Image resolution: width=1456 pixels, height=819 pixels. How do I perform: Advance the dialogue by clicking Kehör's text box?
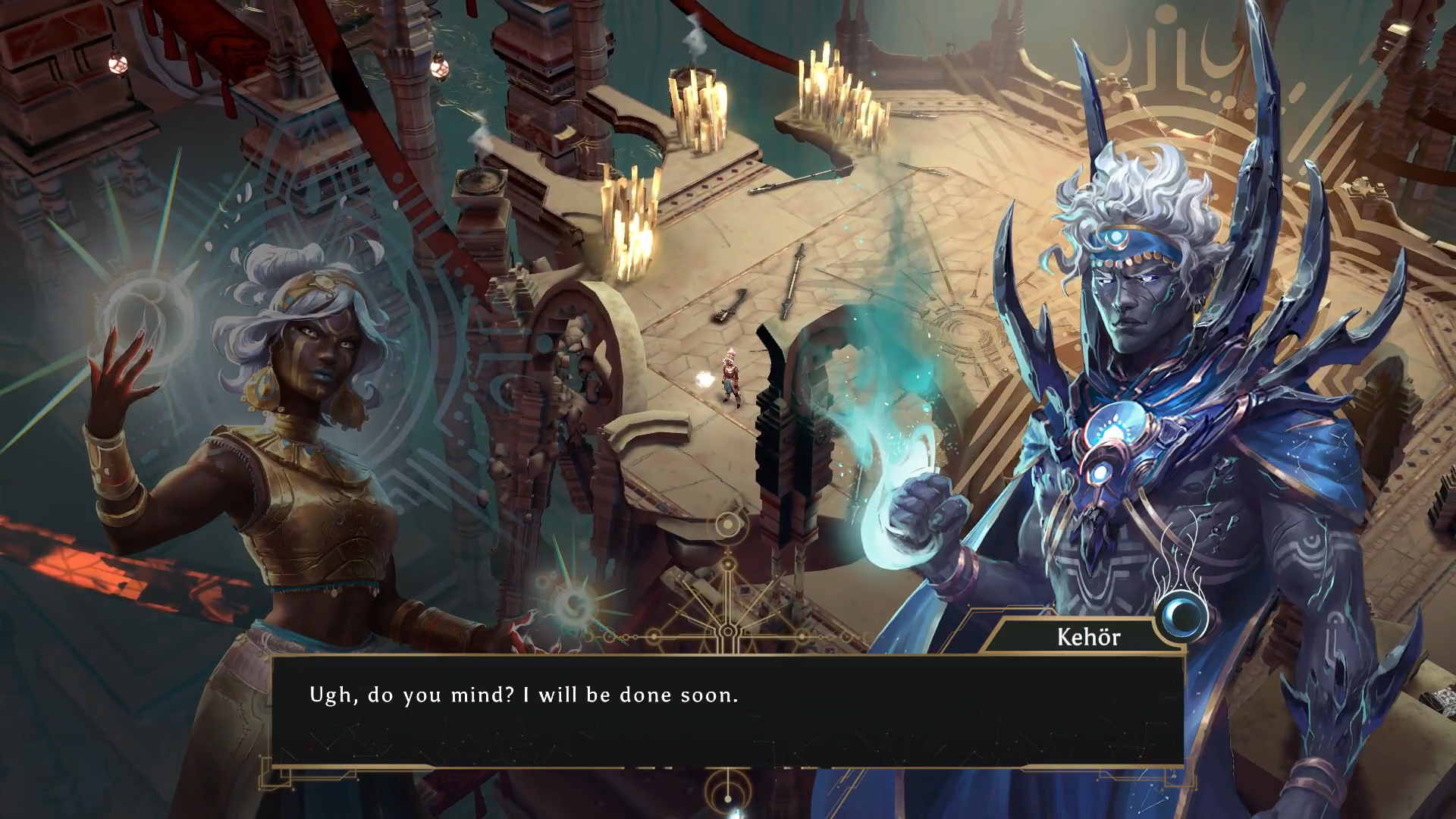(x=727, y=711)
